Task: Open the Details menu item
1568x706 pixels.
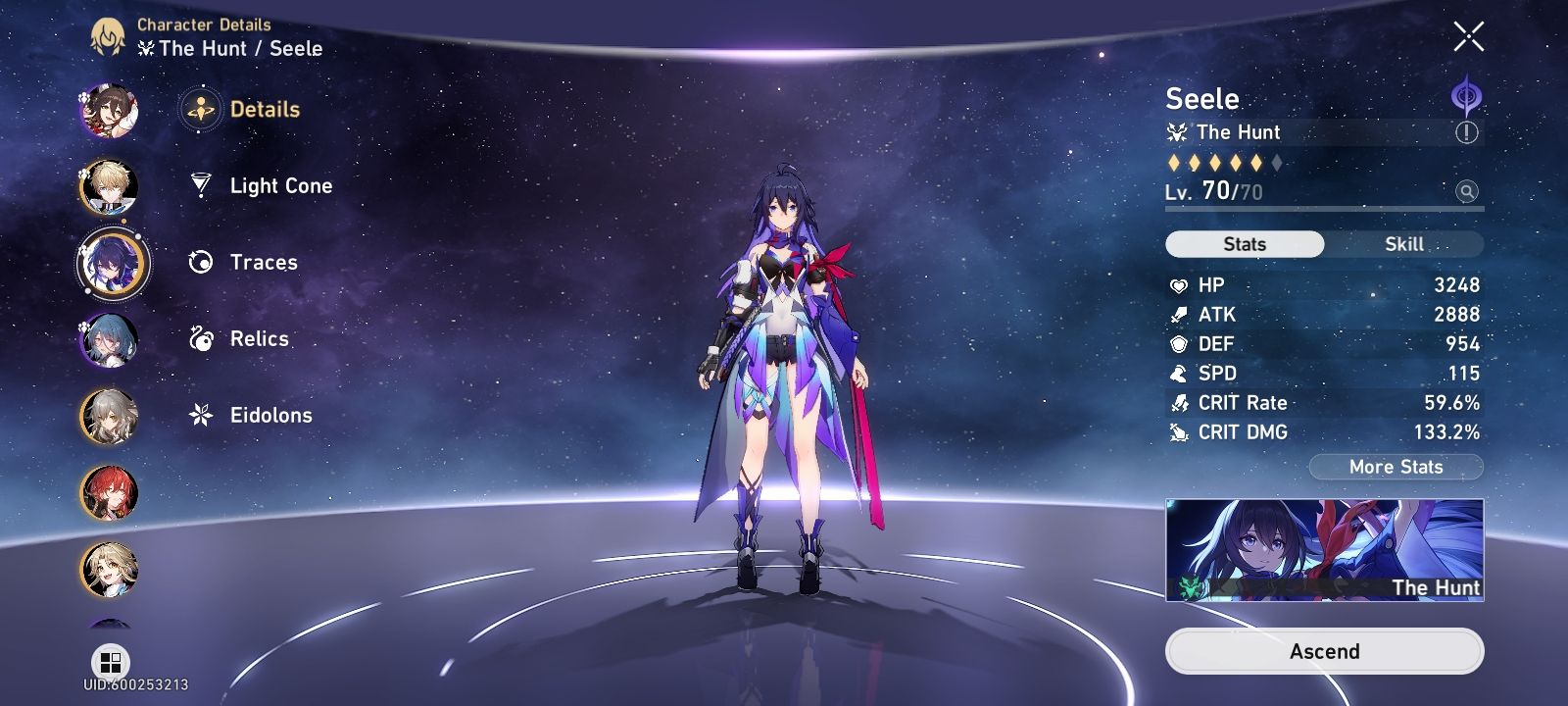Action: coord(264,110)
